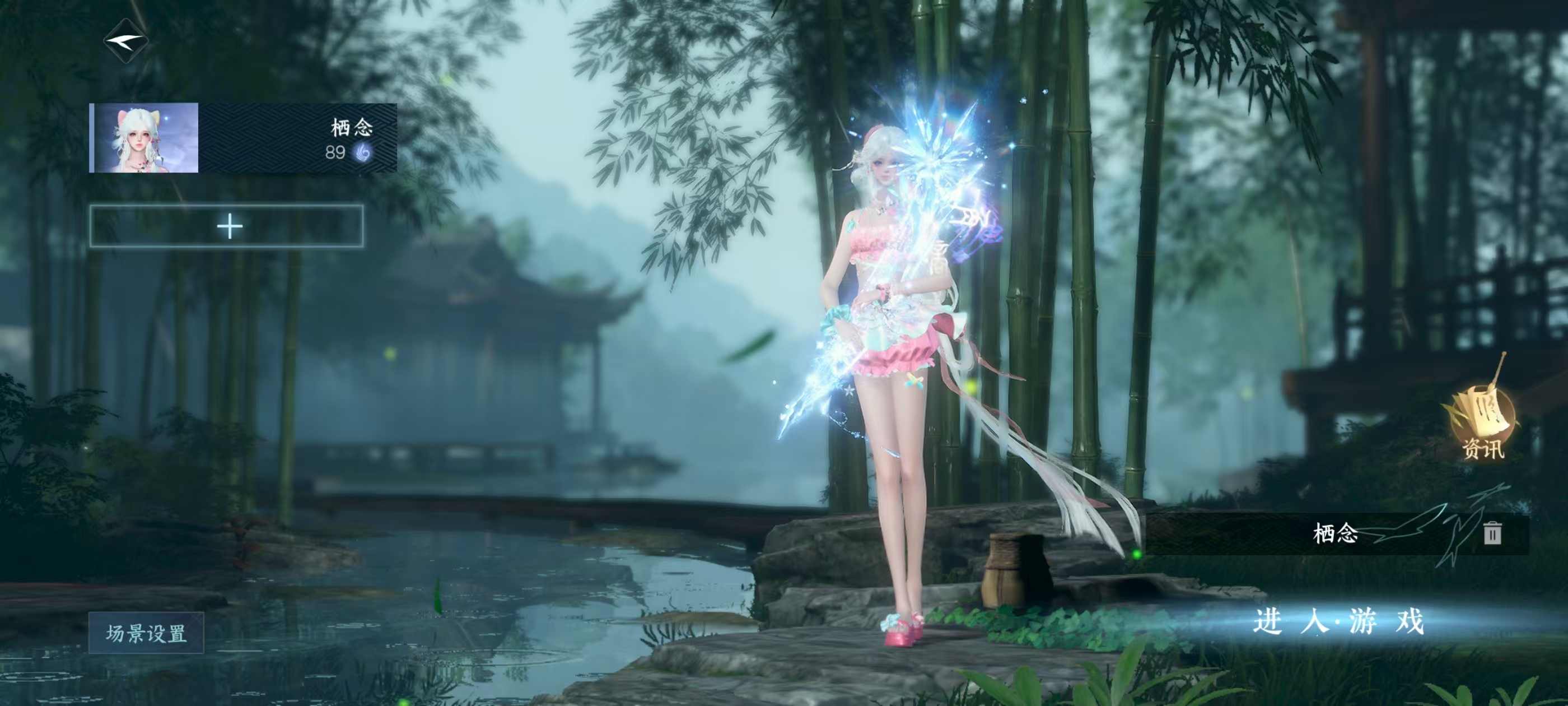
Task: Open 场景设置 scene settings
Action: pos(146,633)
